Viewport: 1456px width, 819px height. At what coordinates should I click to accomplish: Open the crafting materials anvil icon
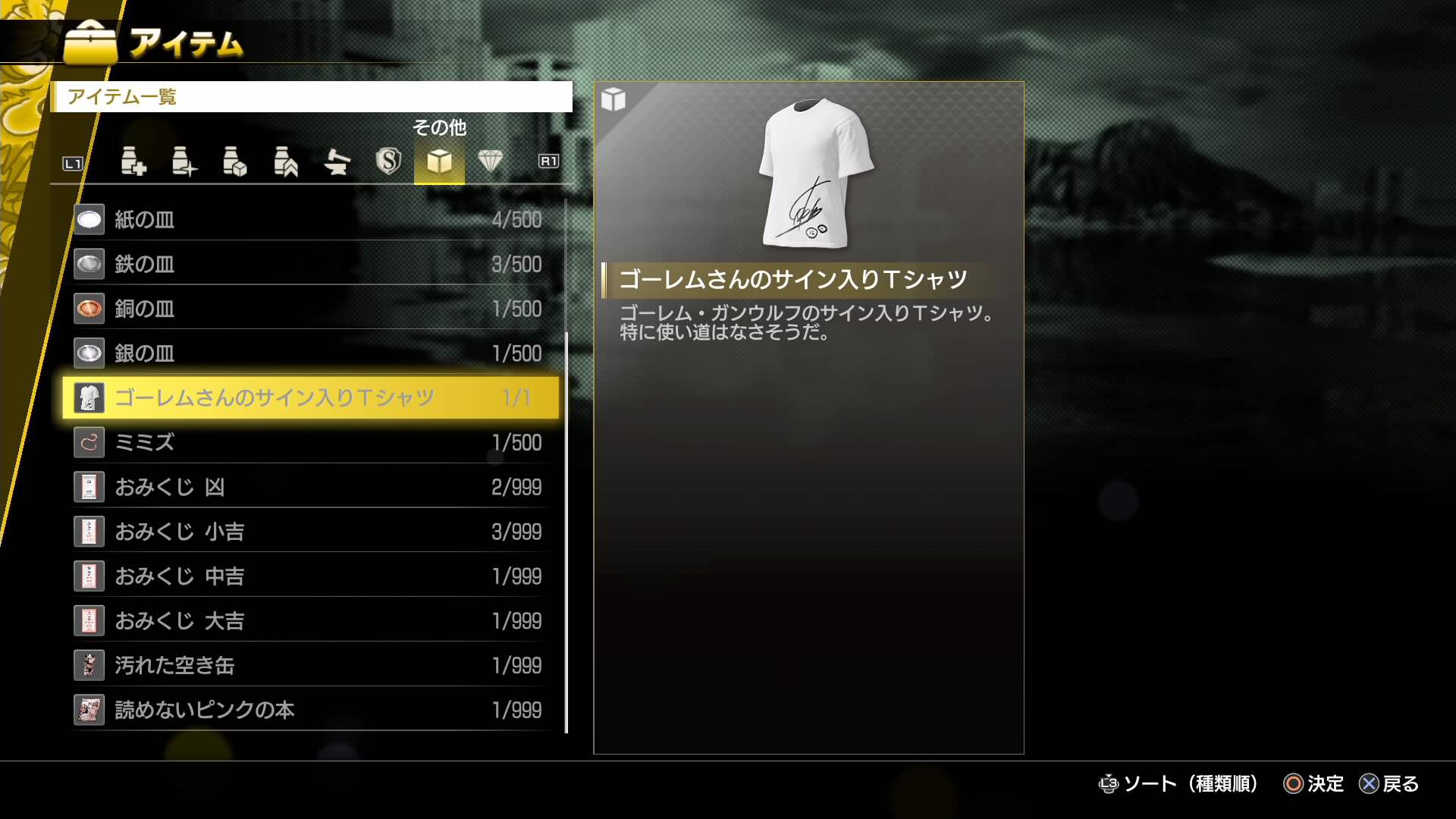337,162
